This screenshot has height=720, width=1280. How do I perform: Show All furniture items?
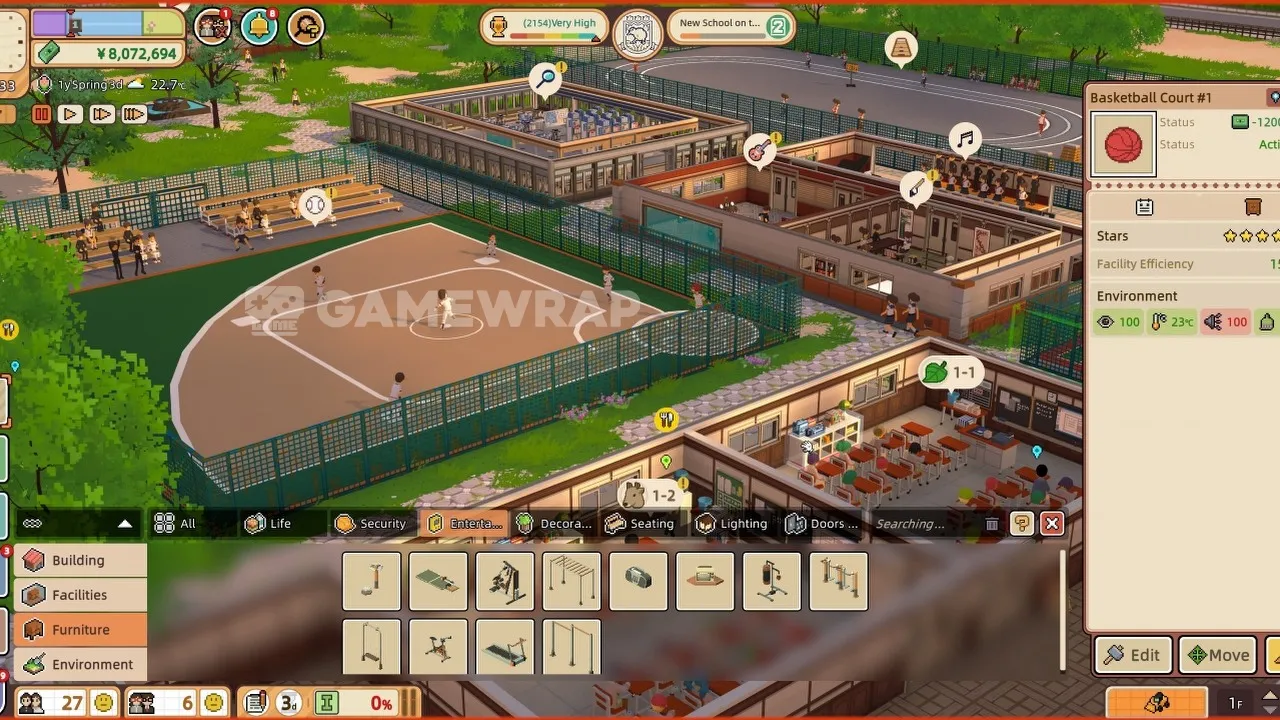click(175, 523)
